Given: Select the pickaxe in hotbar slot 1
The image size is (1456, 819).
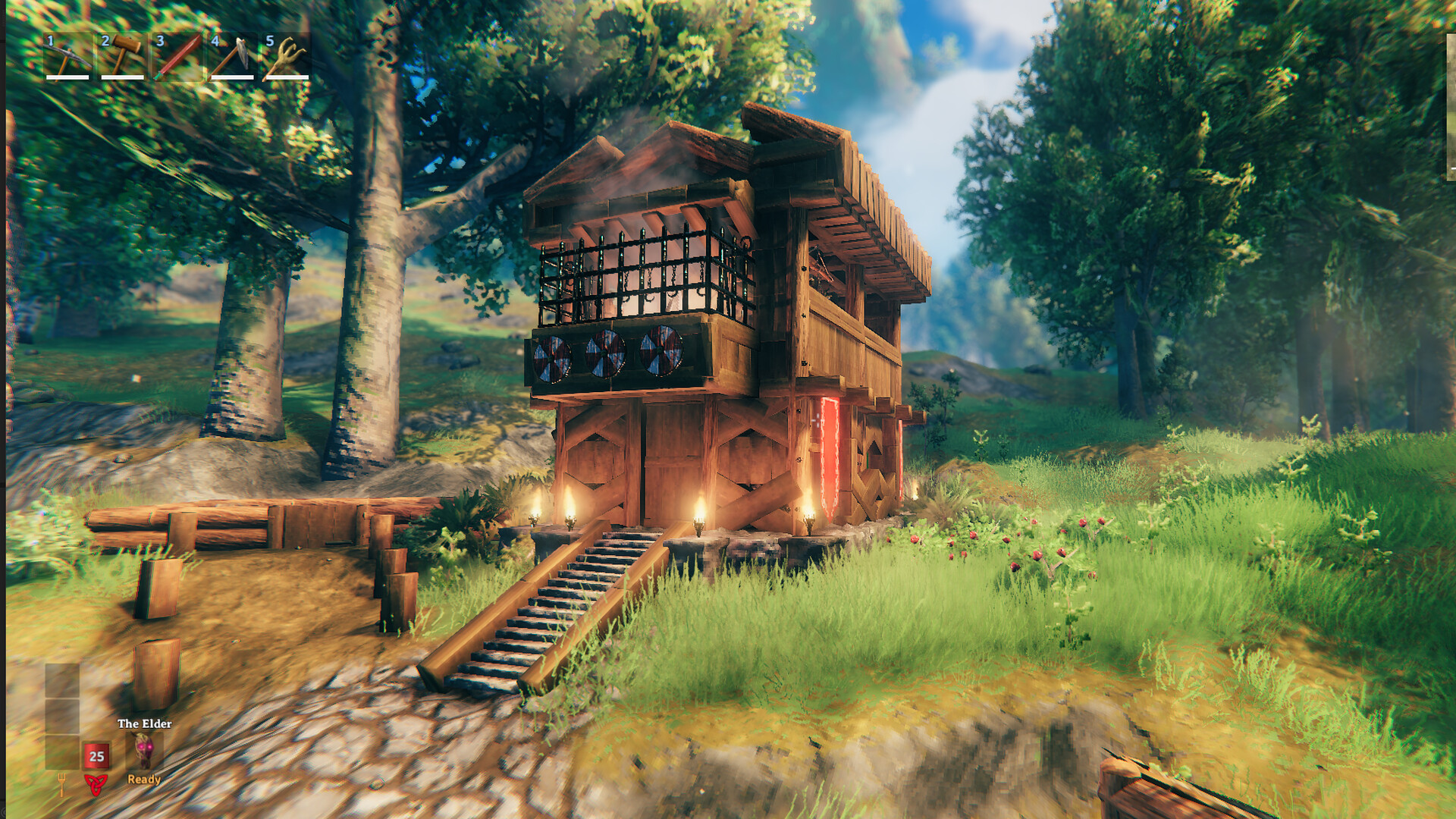Looking at the screenshot, I should pos(66,57).
